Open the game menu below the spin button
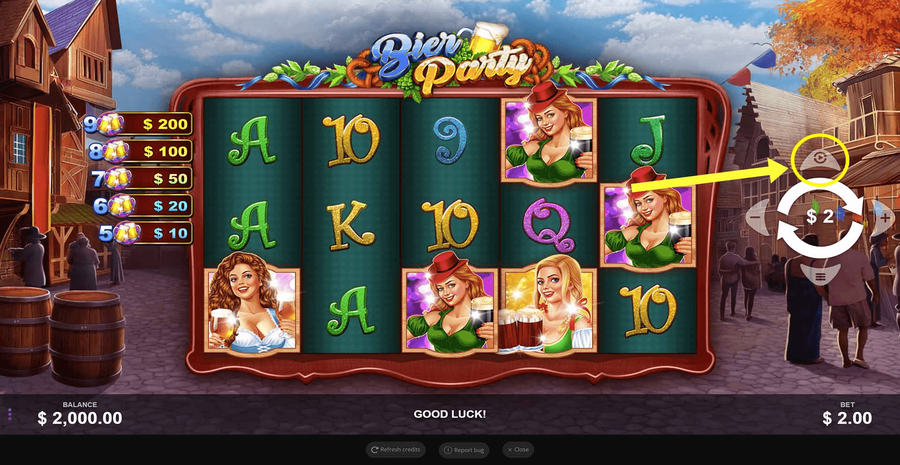 pyautogui.click(x=820, y=273)
